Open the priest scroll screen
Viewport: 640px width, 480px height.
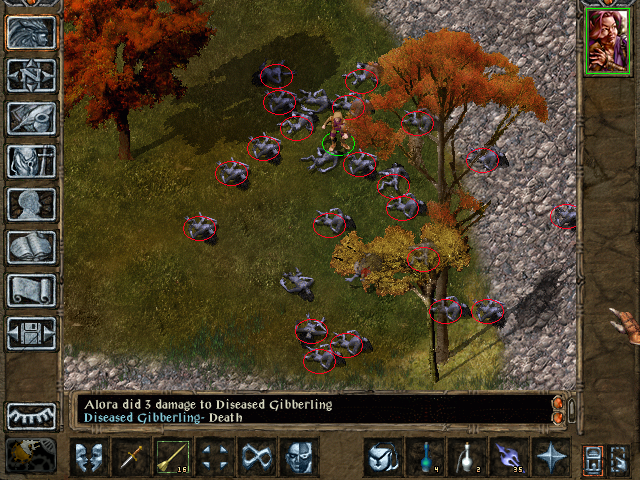[31, 290]
